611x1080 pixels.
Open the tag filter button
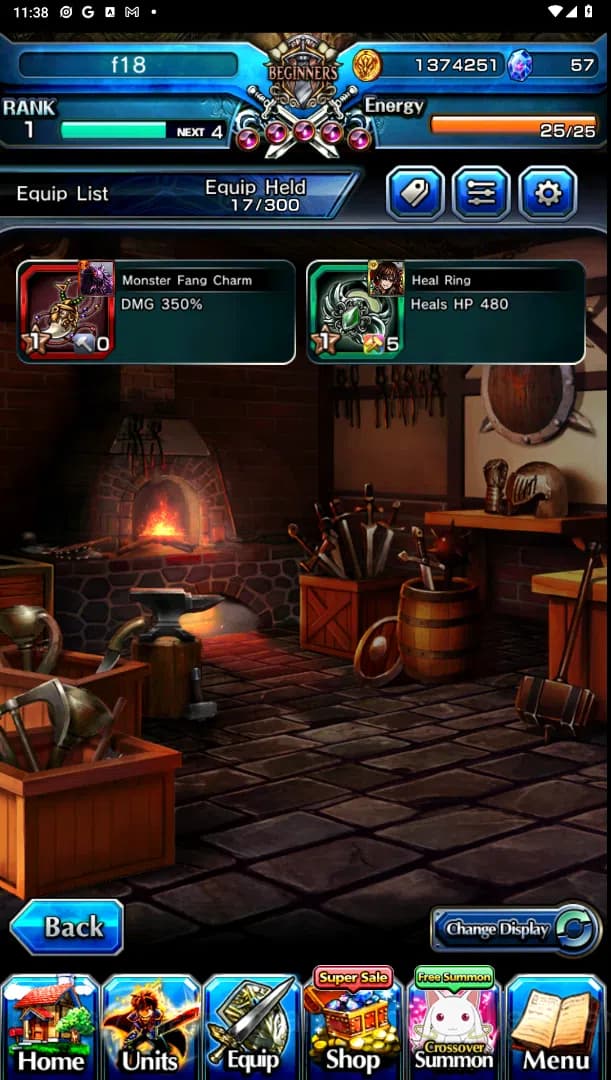click(415, 193)
